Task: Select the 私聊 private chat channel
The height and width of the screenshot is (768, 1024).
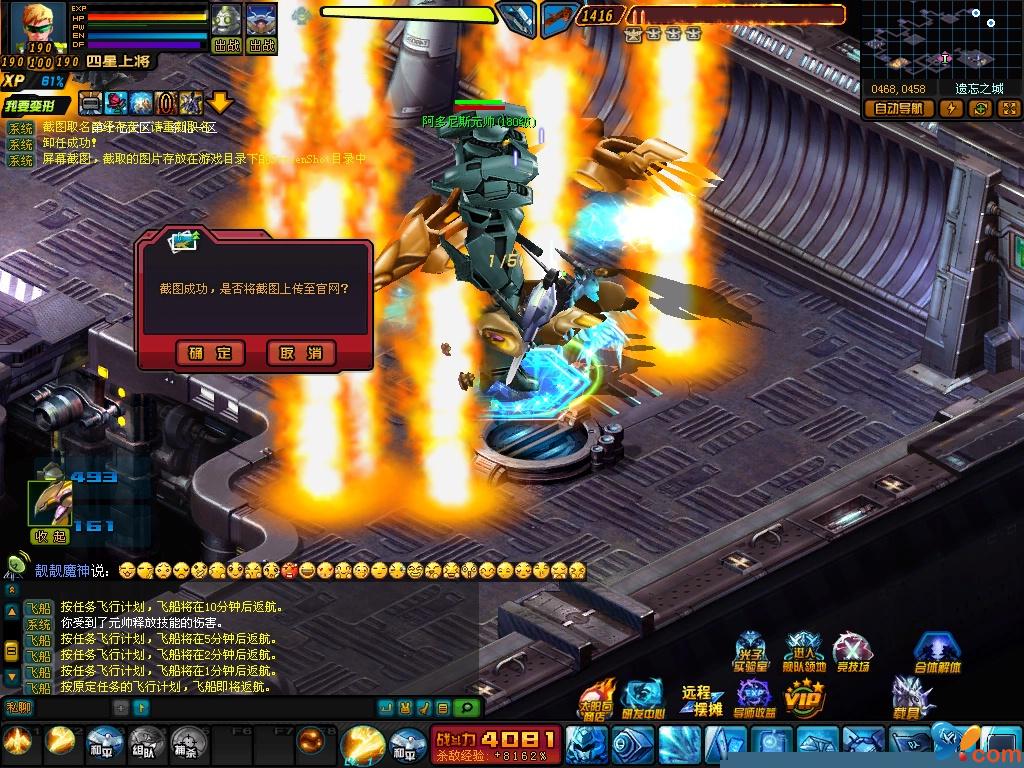Action: point(20,707)
